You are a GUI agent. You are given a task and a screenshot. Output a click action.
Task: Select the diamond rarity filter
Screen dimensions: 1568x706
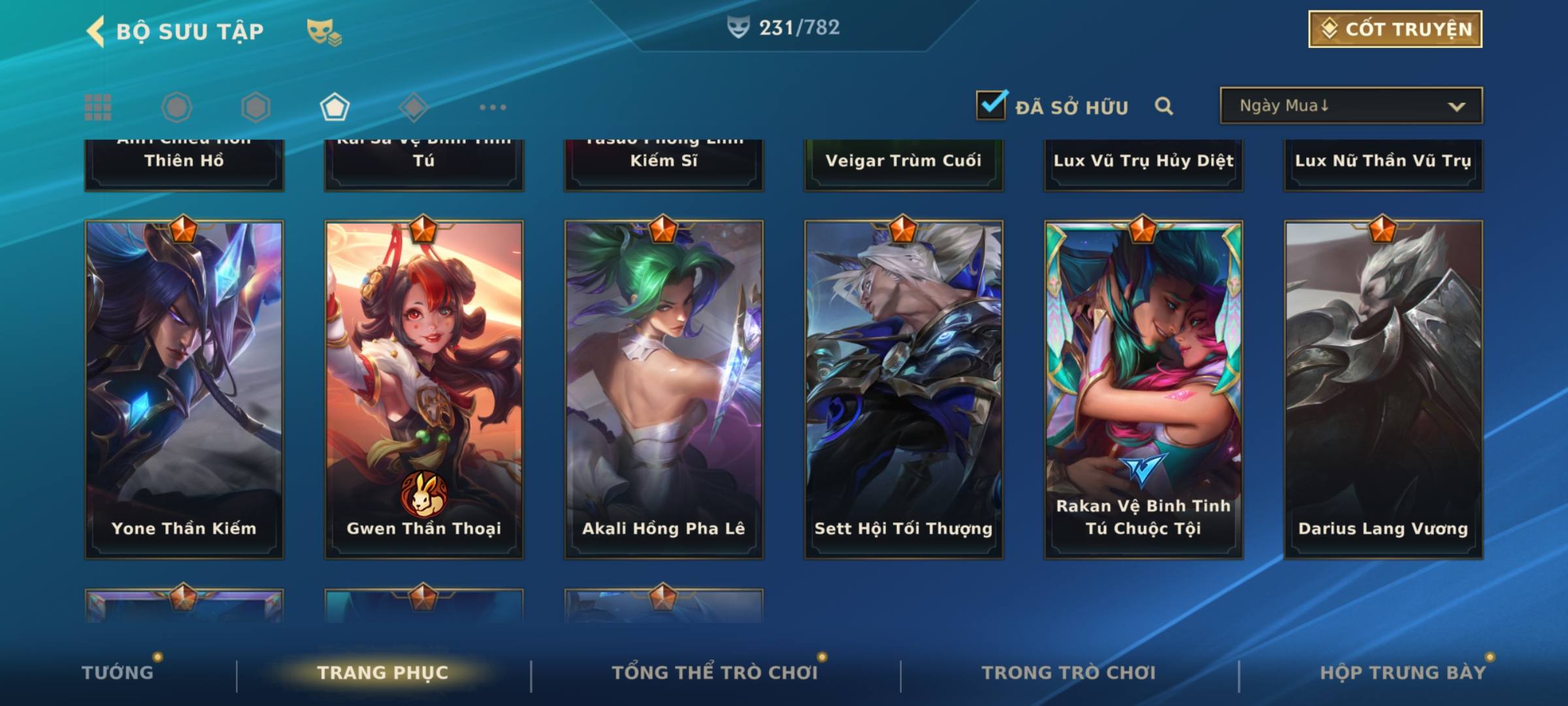pyautogui.click(x=414, y=107)
